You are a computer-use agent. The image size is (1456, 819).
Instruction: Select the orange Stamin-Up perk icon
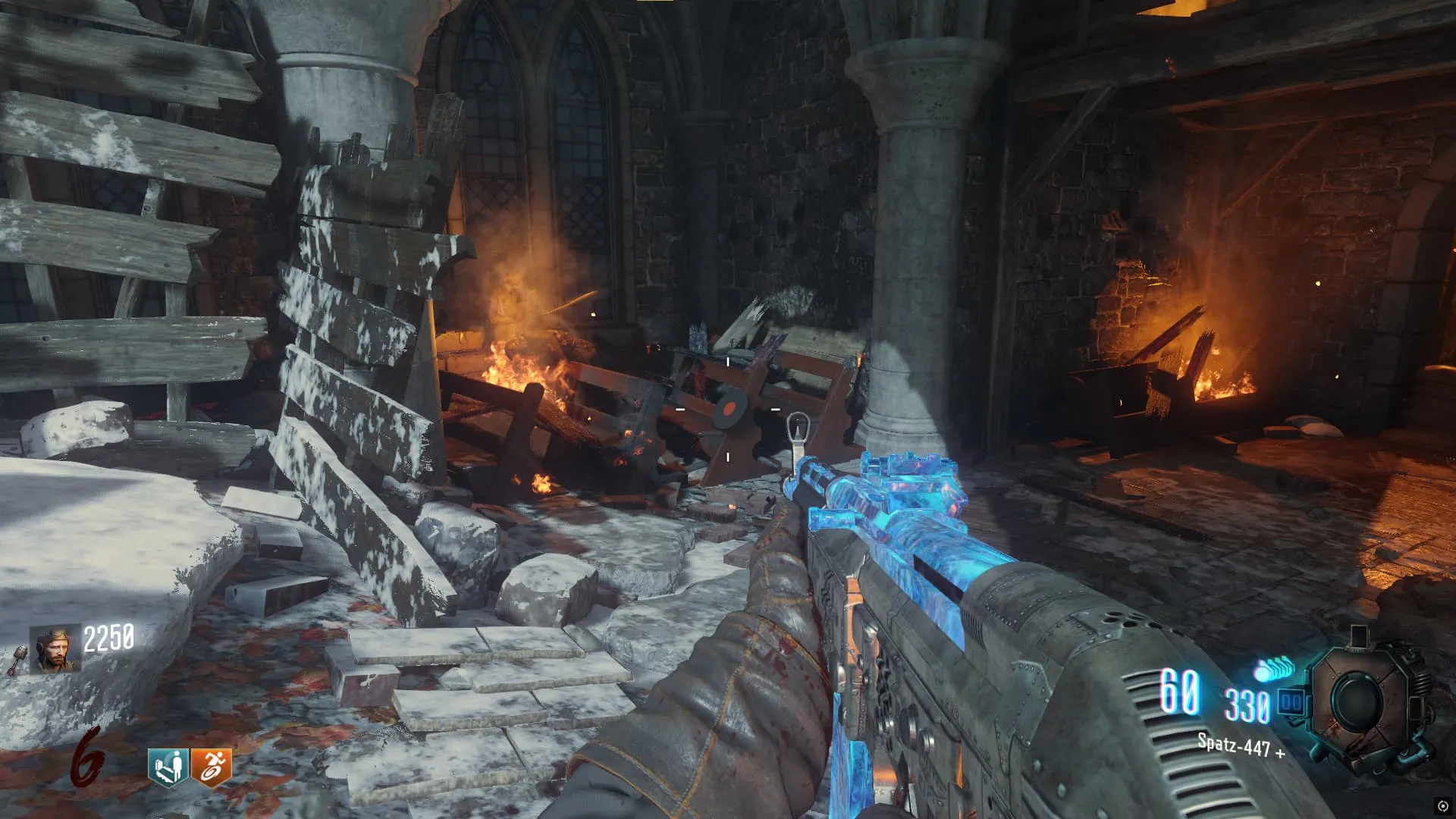pyautogui.click(x=212, y=768)
